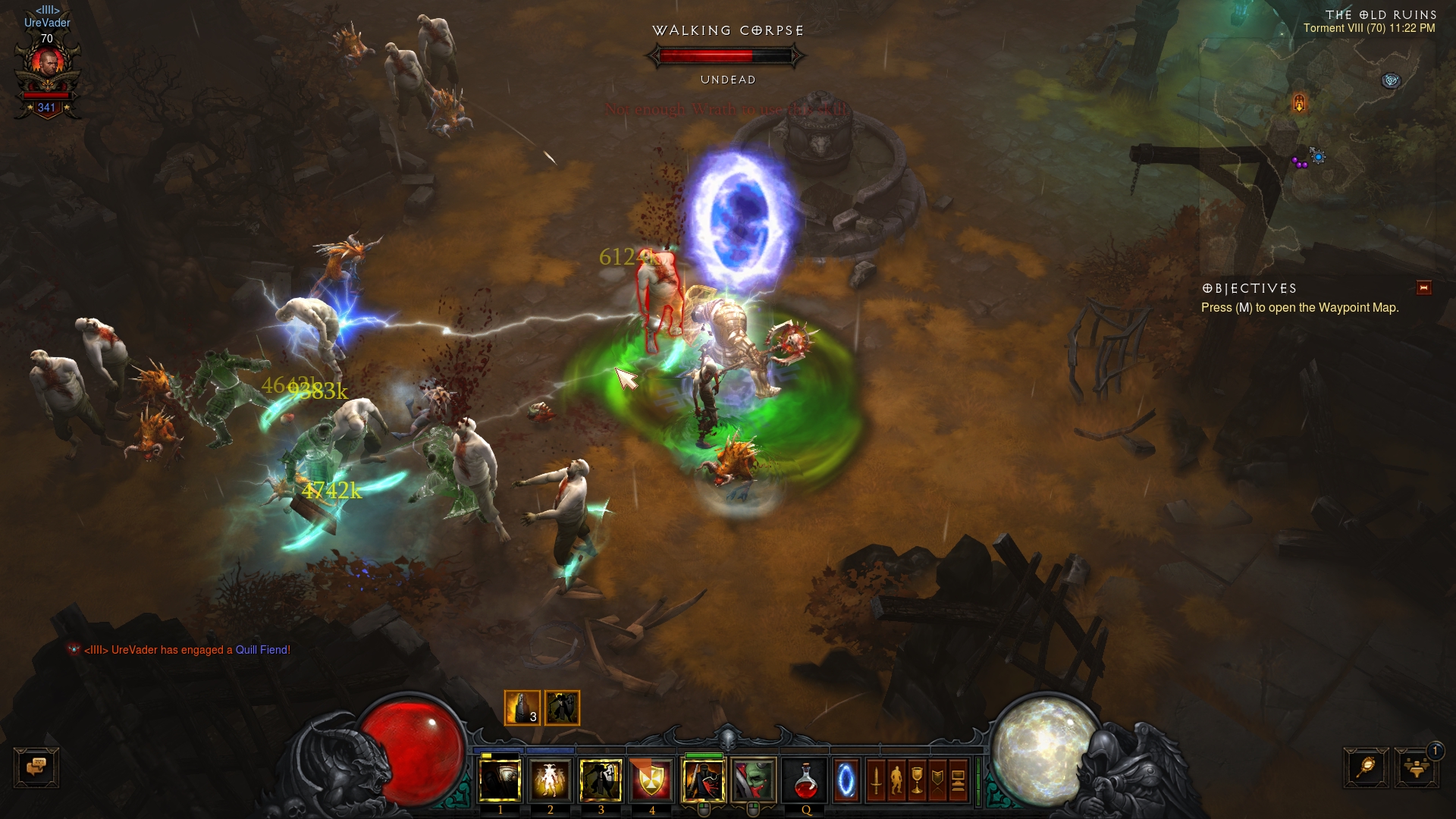Image resolution: width=1456 pixels, height=819 pixels.
Task: Open the paragon chevron button
Action: pos(937,780)
